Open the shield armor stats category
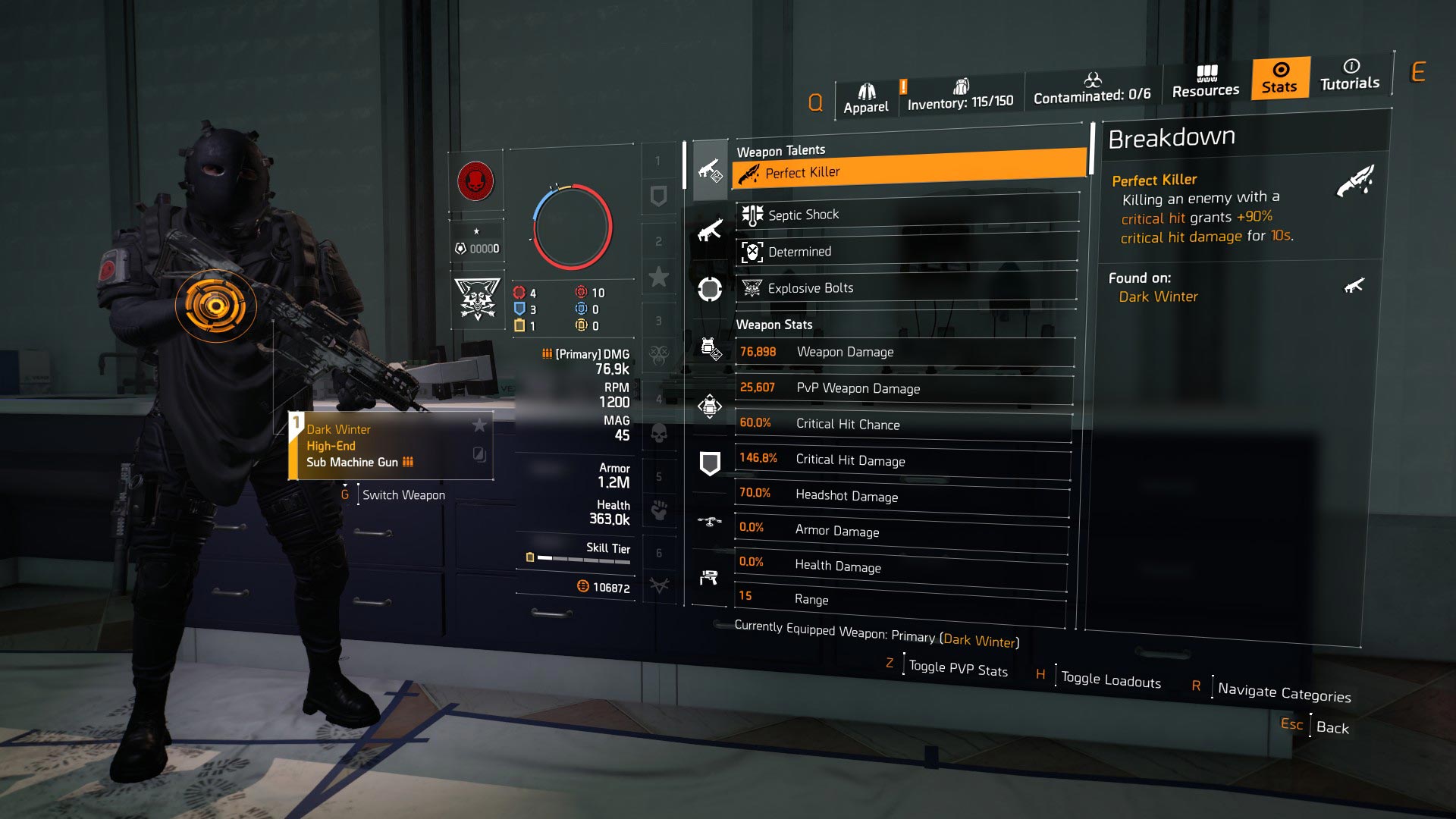Screen dimensions: 1456x819 pos(709,463)
